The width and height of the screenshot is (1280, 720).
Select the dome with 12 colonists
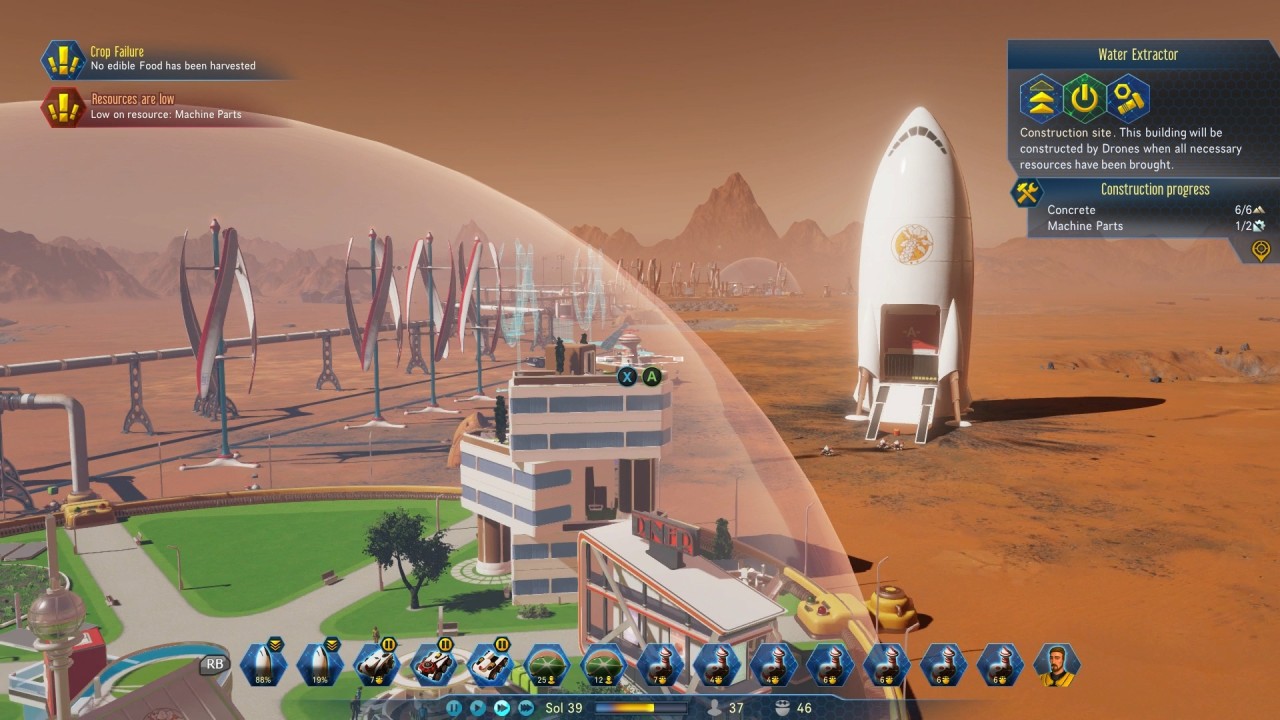click(x=604, y=665)
